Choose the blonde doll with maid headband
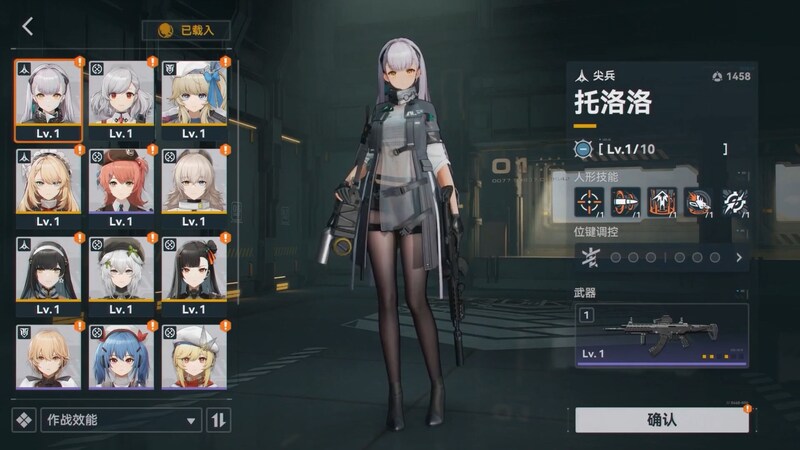800x450 pixels. click(x=48, y=185)
